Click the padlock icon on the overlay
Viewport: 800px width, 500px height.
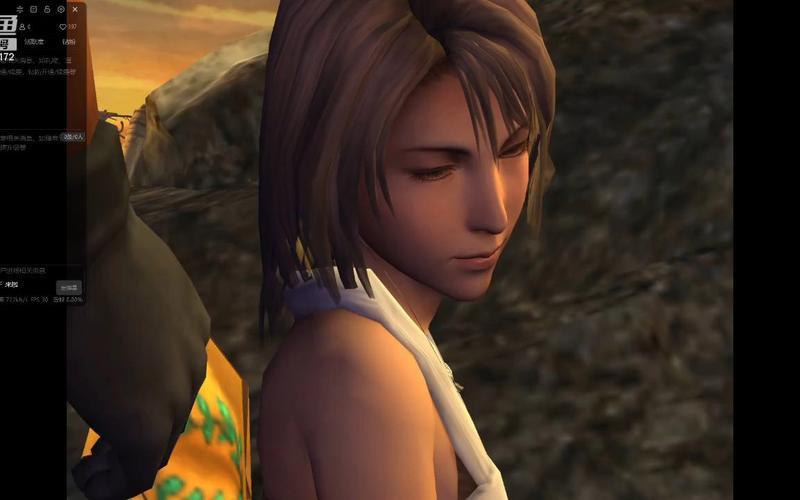(47, 9)
